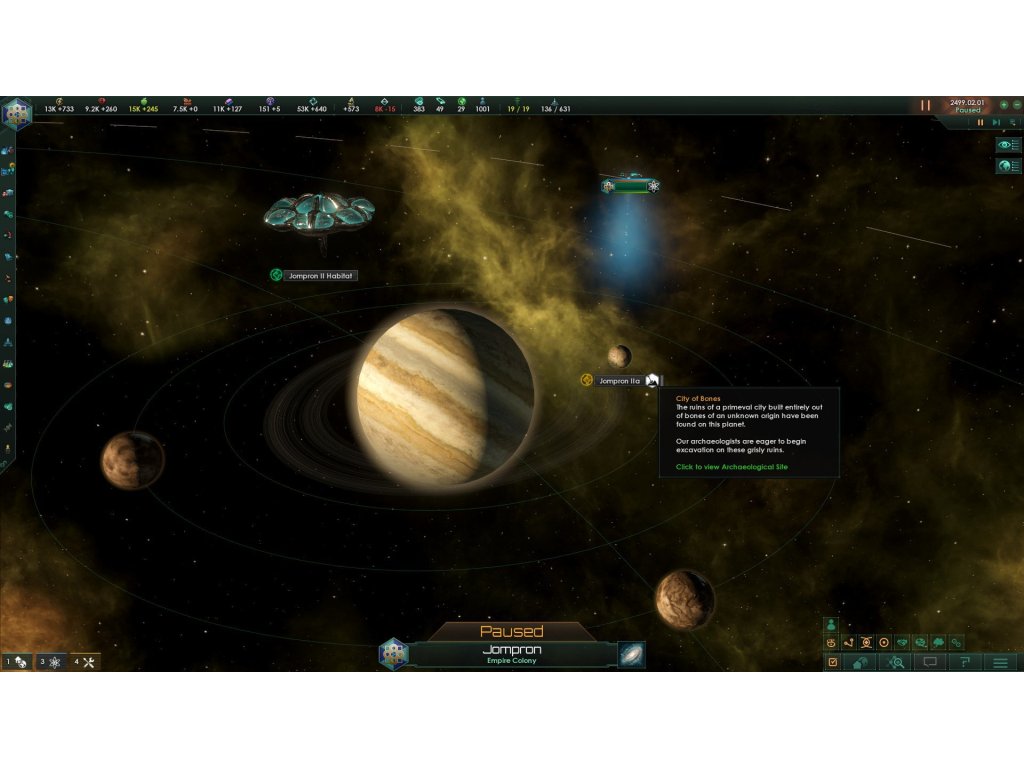Toggle the orange checkbox settings button
Image resolution: width=1024 pixels, height=768 pixels.
coord(831,662)
